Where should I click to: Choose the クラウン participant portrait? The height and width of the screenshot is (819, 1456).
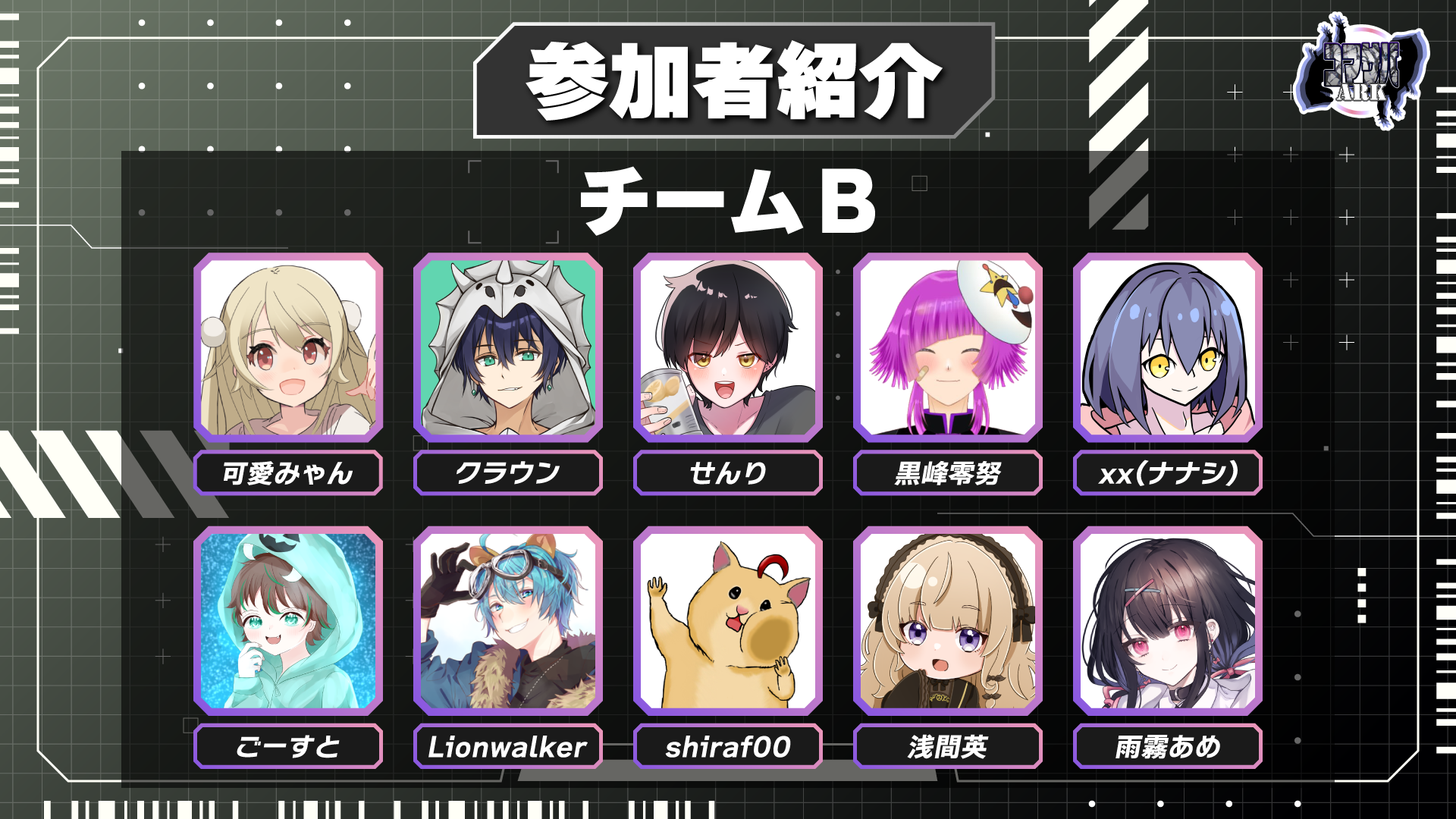click(x=508, y=347)
